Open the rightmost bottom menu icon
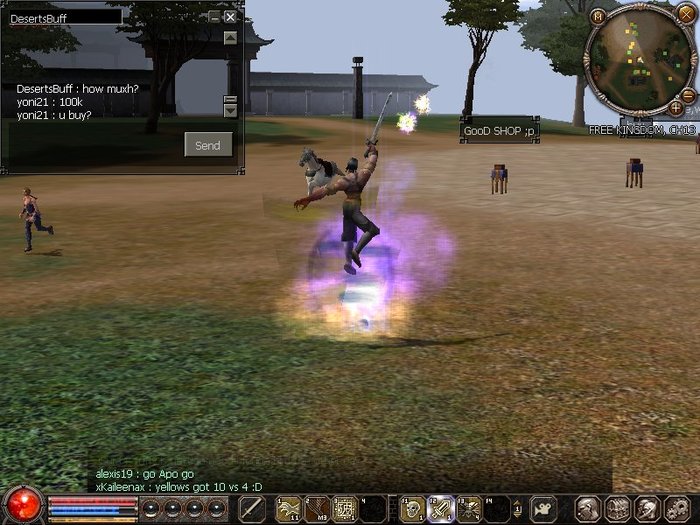 click(x=676, y=508)
